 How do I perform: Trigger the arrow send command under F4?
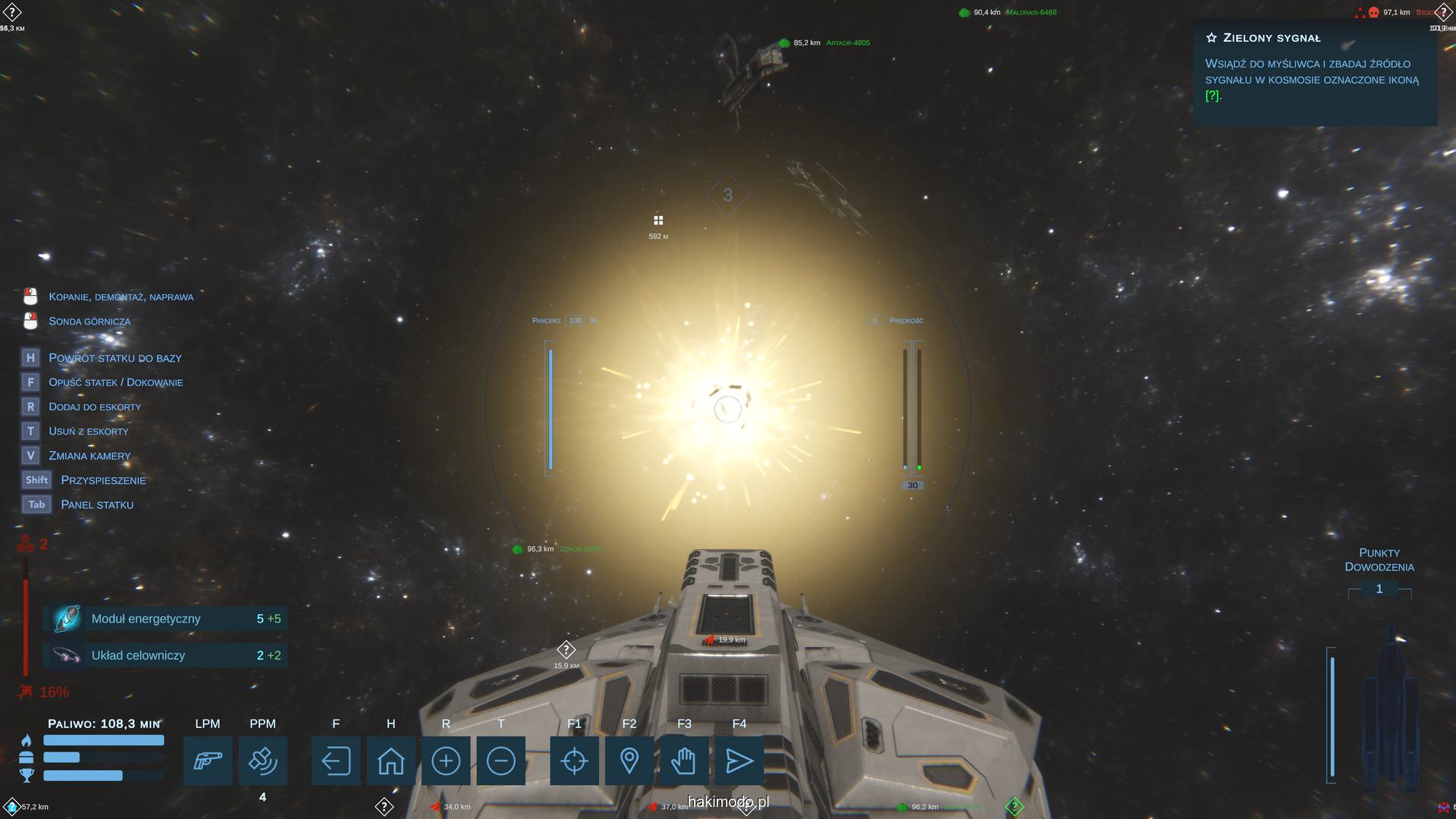click(739, 761)
